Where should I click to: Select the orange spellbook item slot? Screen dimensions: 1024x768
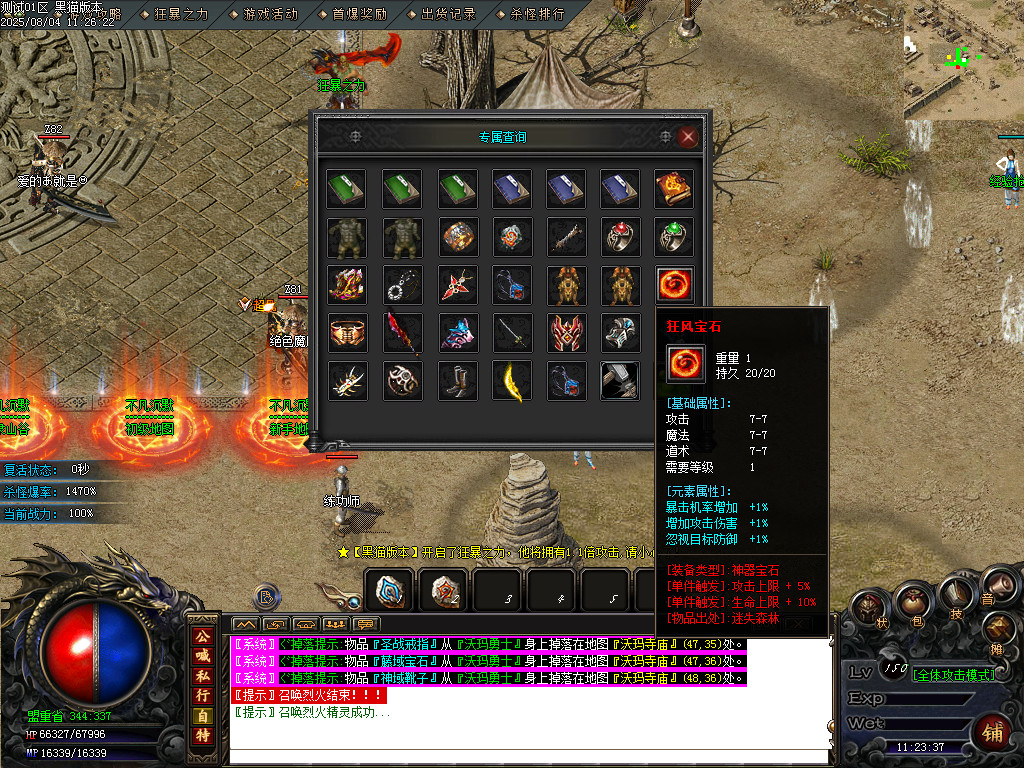pos(674,187)
